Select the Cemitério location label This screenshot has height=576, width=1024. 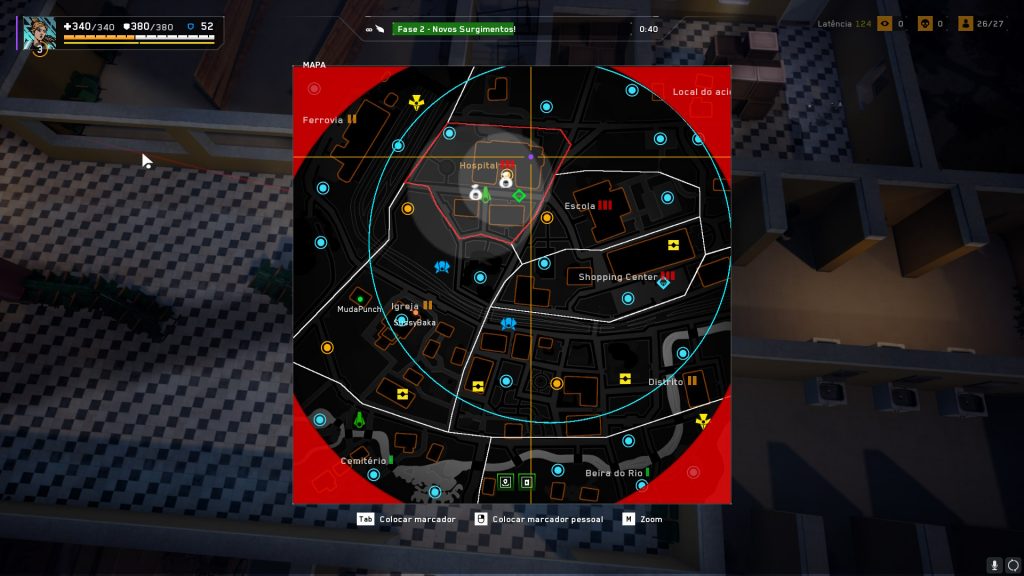point(362,461)
